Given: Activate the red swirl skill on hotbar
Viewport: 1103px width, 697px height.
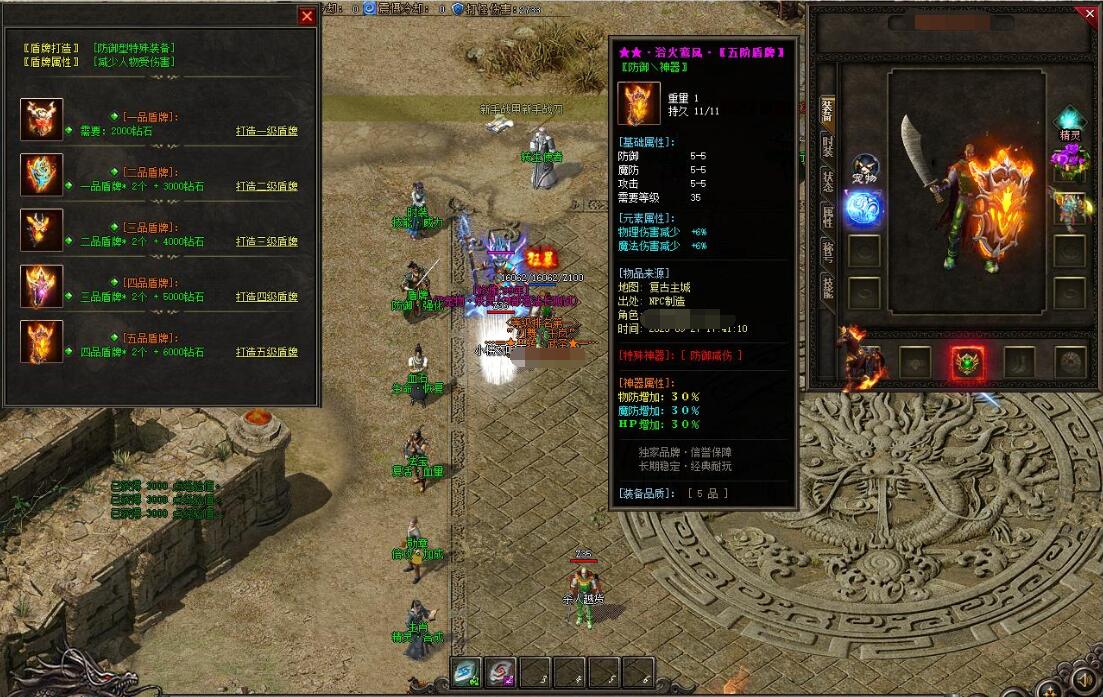Looking at the screenshot, I should [x=502, y=672].
